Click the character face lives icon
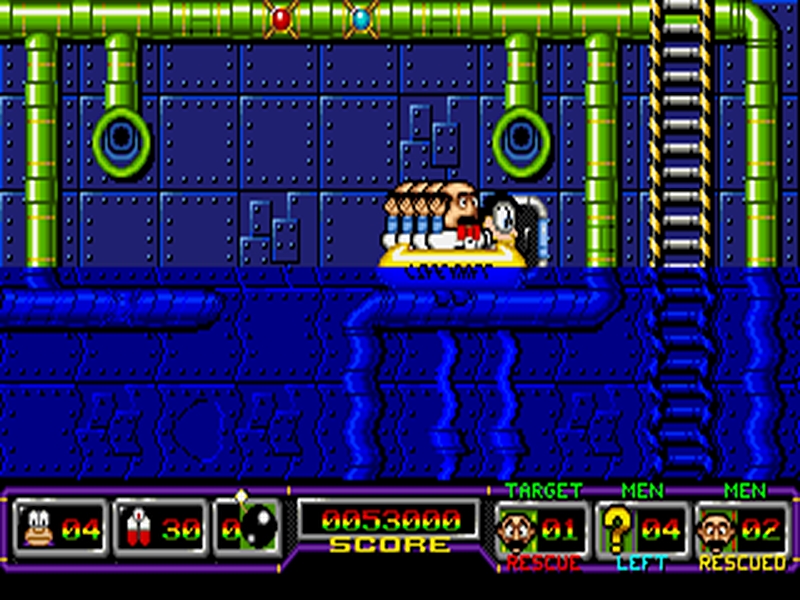Screen dimensions: 800x600 (x=37, y=529)
